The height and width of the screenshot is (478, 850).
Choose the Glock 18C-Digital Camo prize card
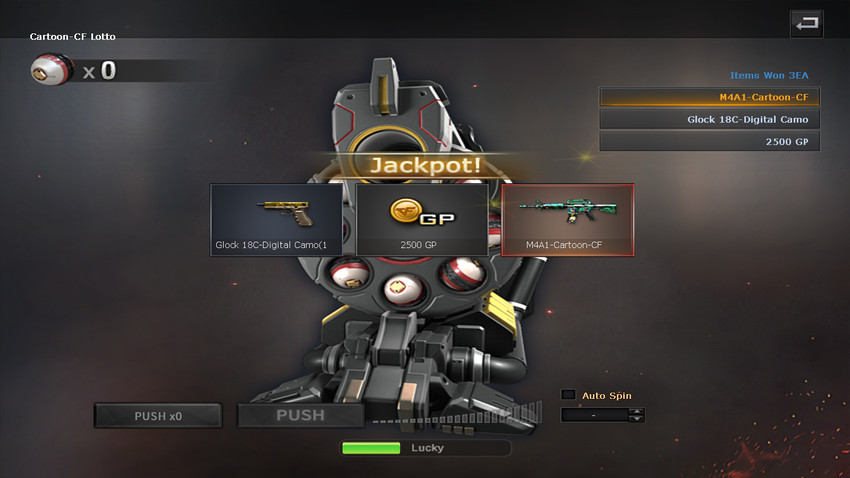[x=278, y=220]
